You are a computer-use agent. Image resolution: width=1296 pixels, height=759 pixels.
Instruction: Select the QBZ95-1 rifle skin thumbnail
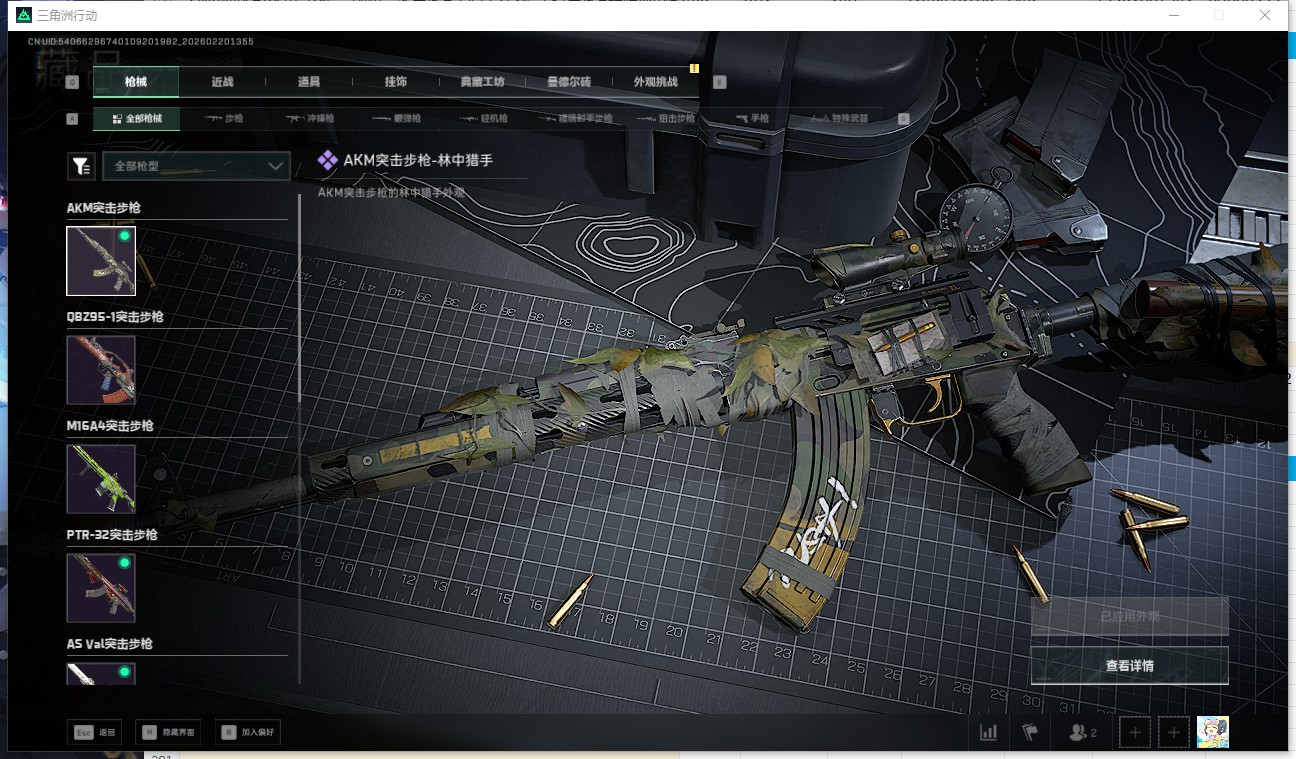(x=101, y=370)
